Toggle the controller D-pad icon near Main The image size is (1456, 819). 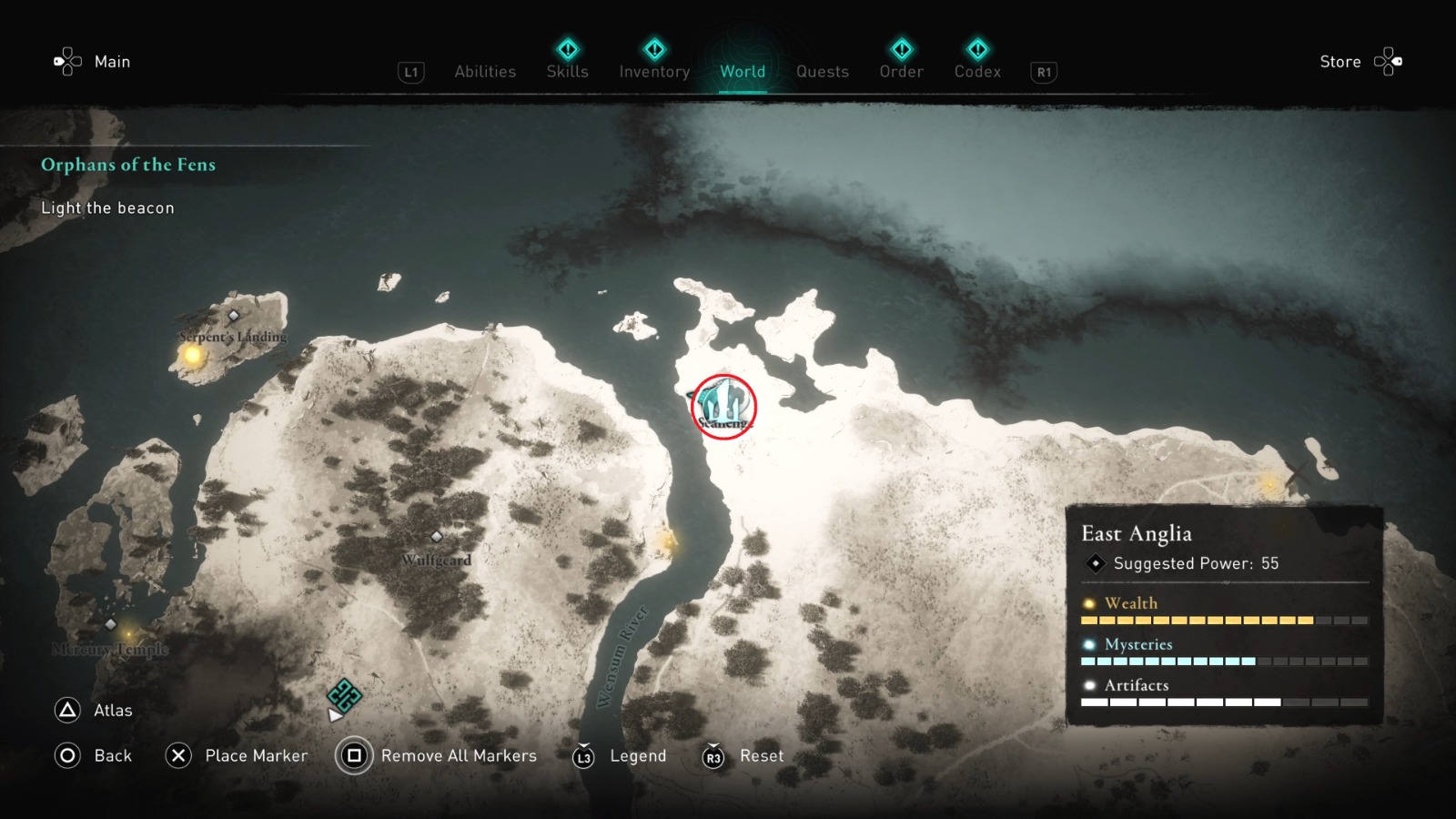[66, 61]
